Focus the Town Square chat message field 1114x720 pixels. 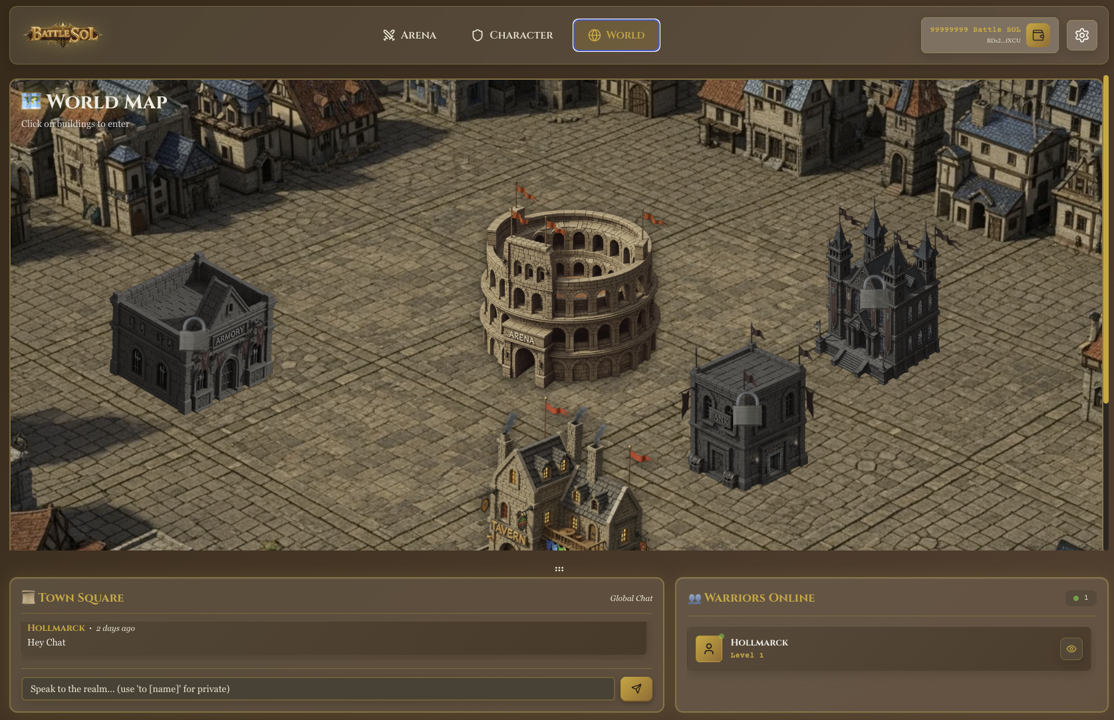(318, 689)
